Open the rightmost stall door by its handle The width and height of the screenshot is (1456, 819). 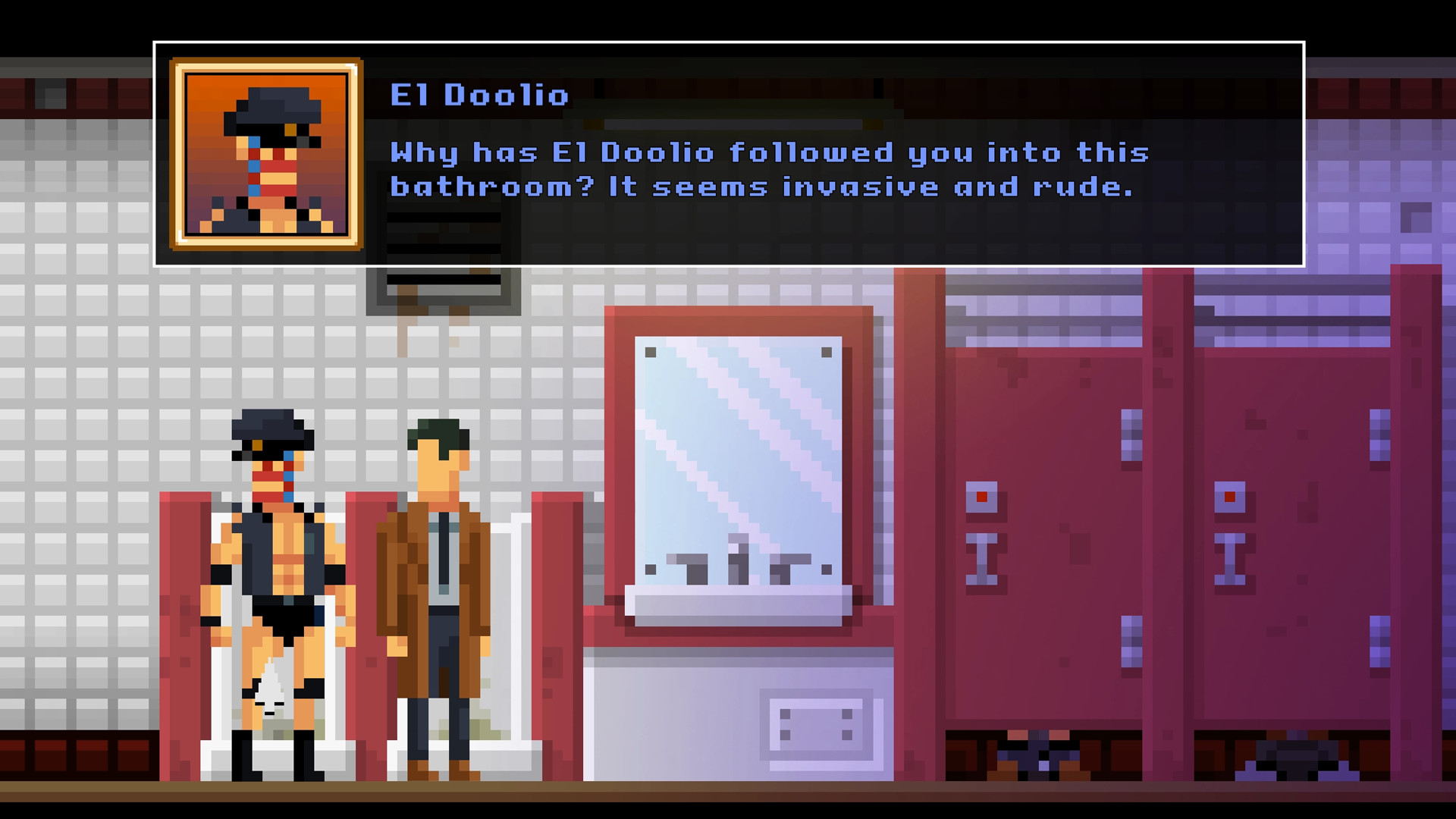[1230, 560]
